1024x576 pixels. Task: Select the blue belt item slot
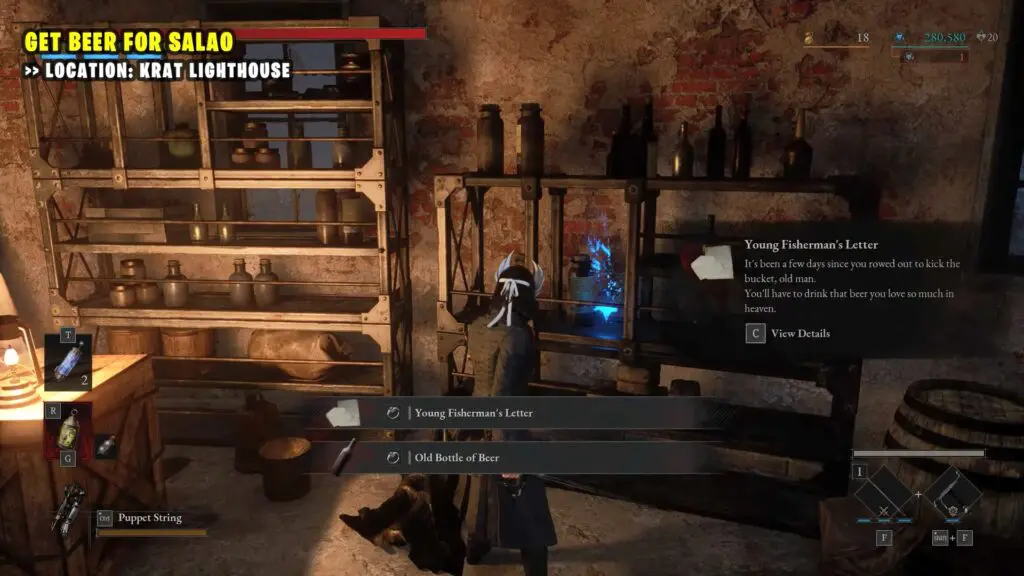coord(68,362)
